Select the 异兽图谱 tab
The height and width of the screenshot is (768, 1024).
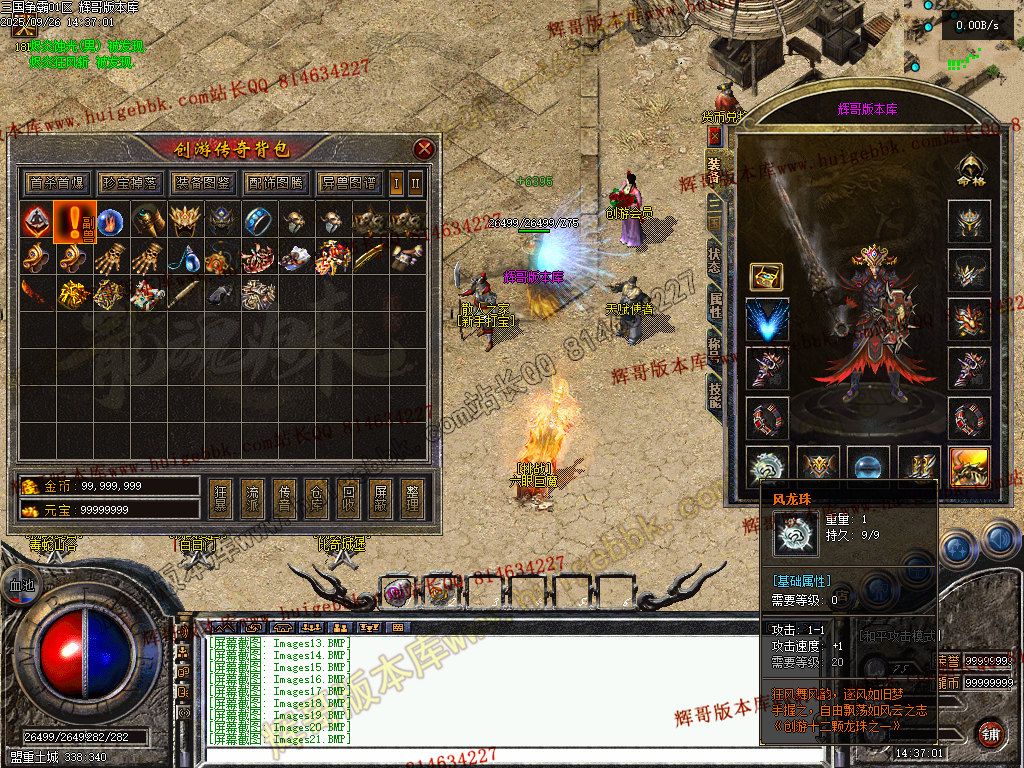349,183
